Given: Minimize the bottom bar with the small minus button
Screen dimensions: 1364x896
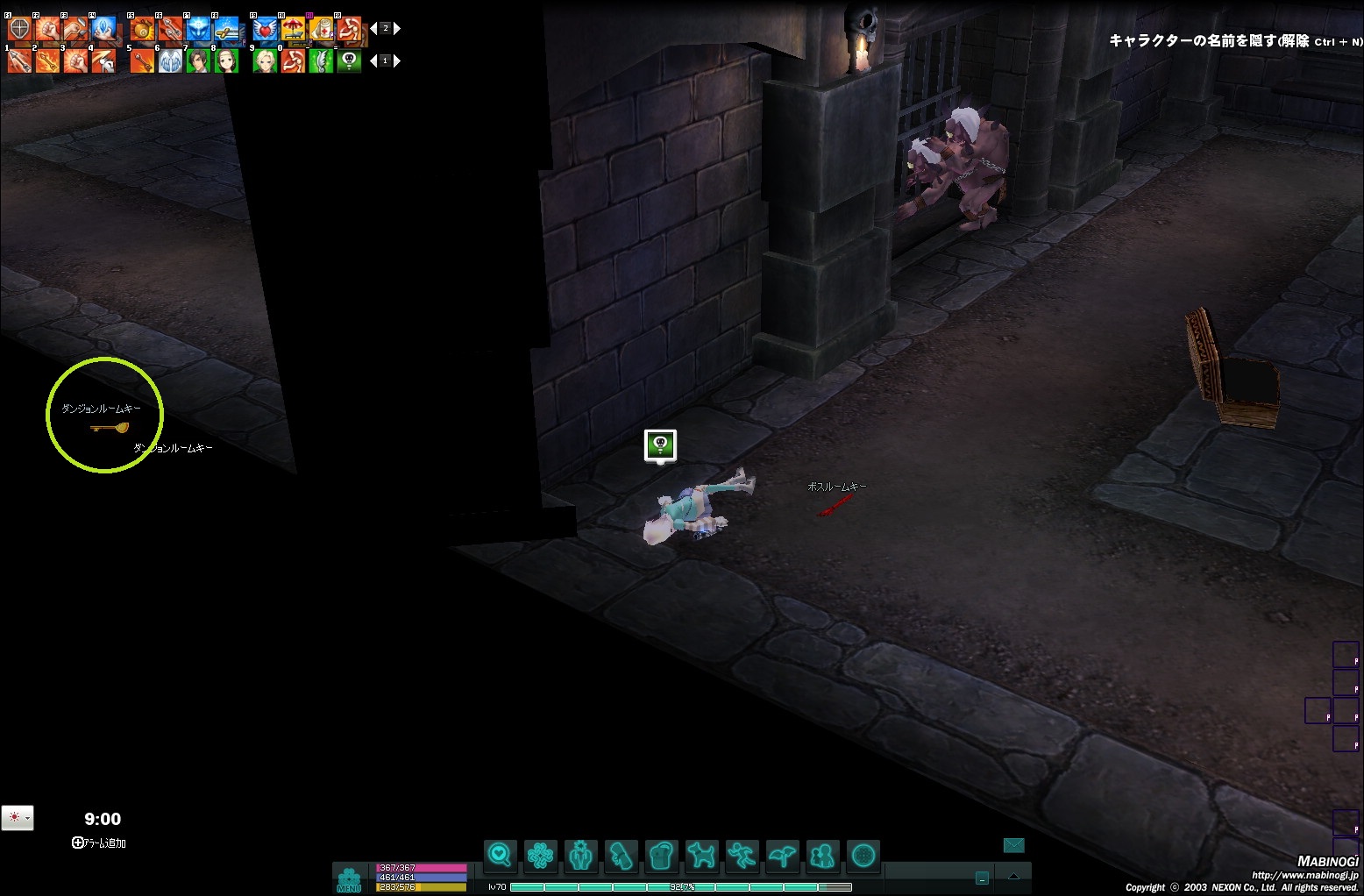Looking at the screenshot, I should [x=982, y=878].
